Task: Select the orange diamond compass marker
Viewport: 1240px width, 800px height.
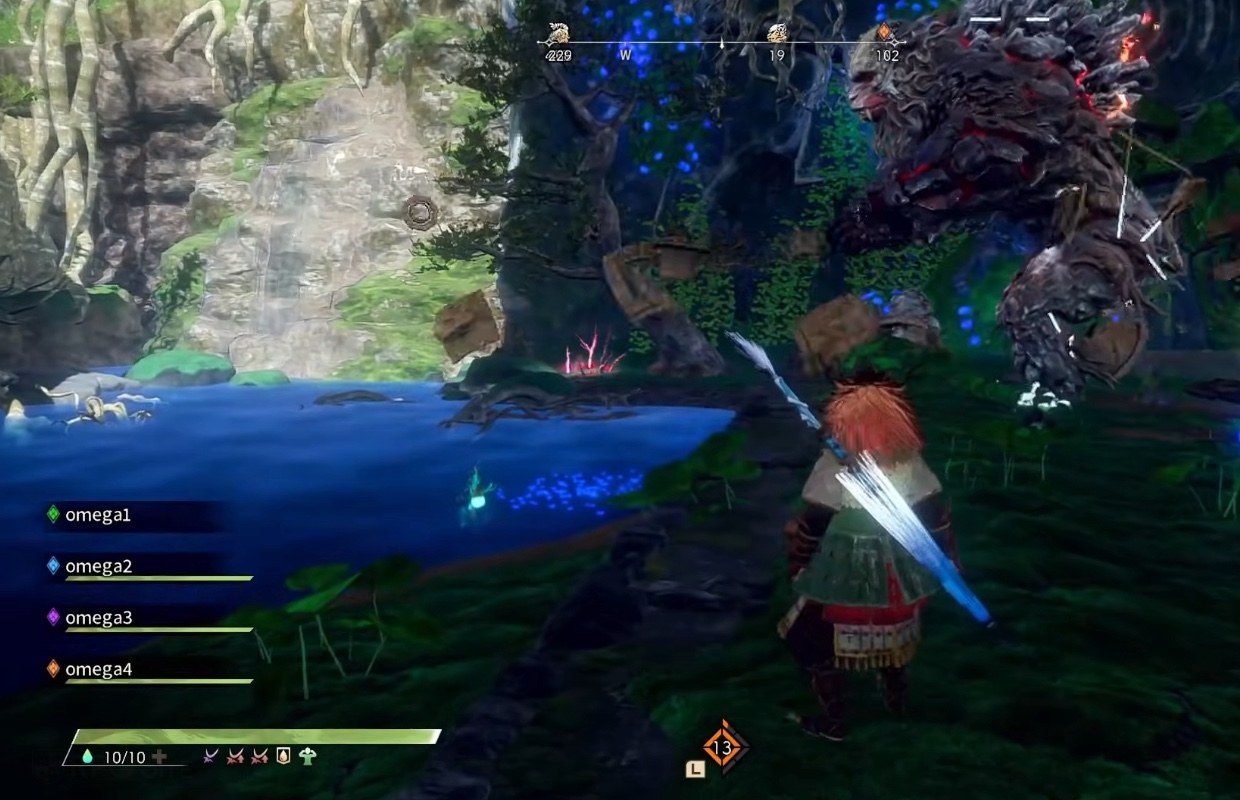Action: [884, 33]
